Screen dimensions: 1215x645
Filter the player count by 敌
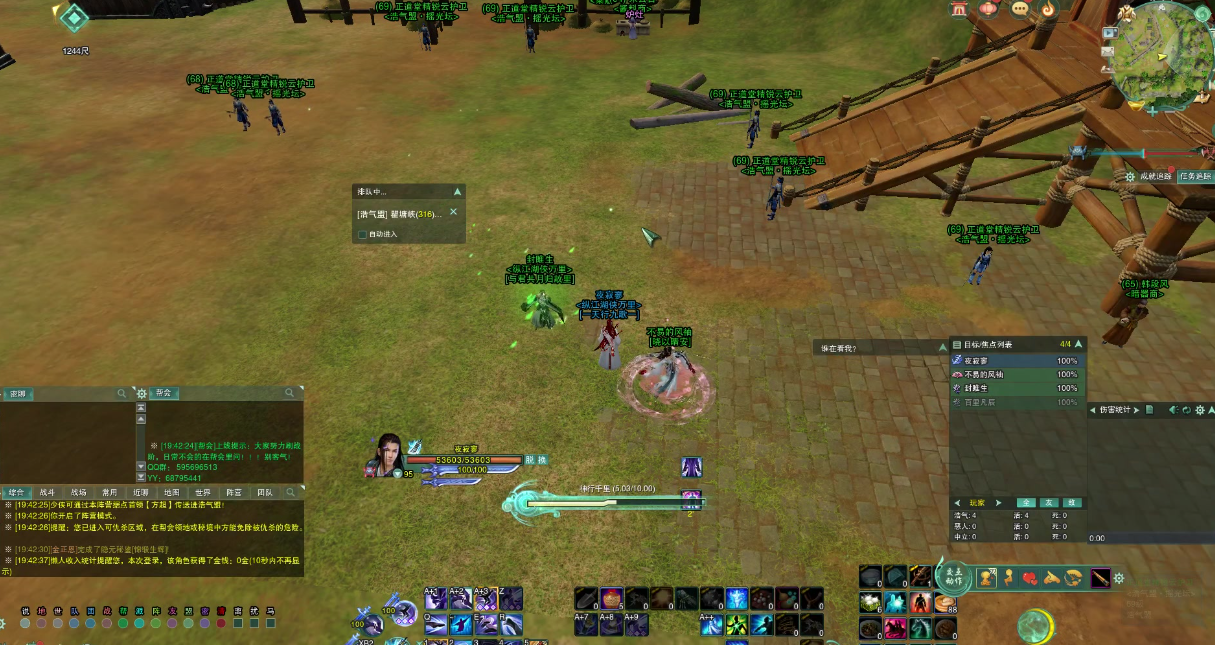(1071, 503)
